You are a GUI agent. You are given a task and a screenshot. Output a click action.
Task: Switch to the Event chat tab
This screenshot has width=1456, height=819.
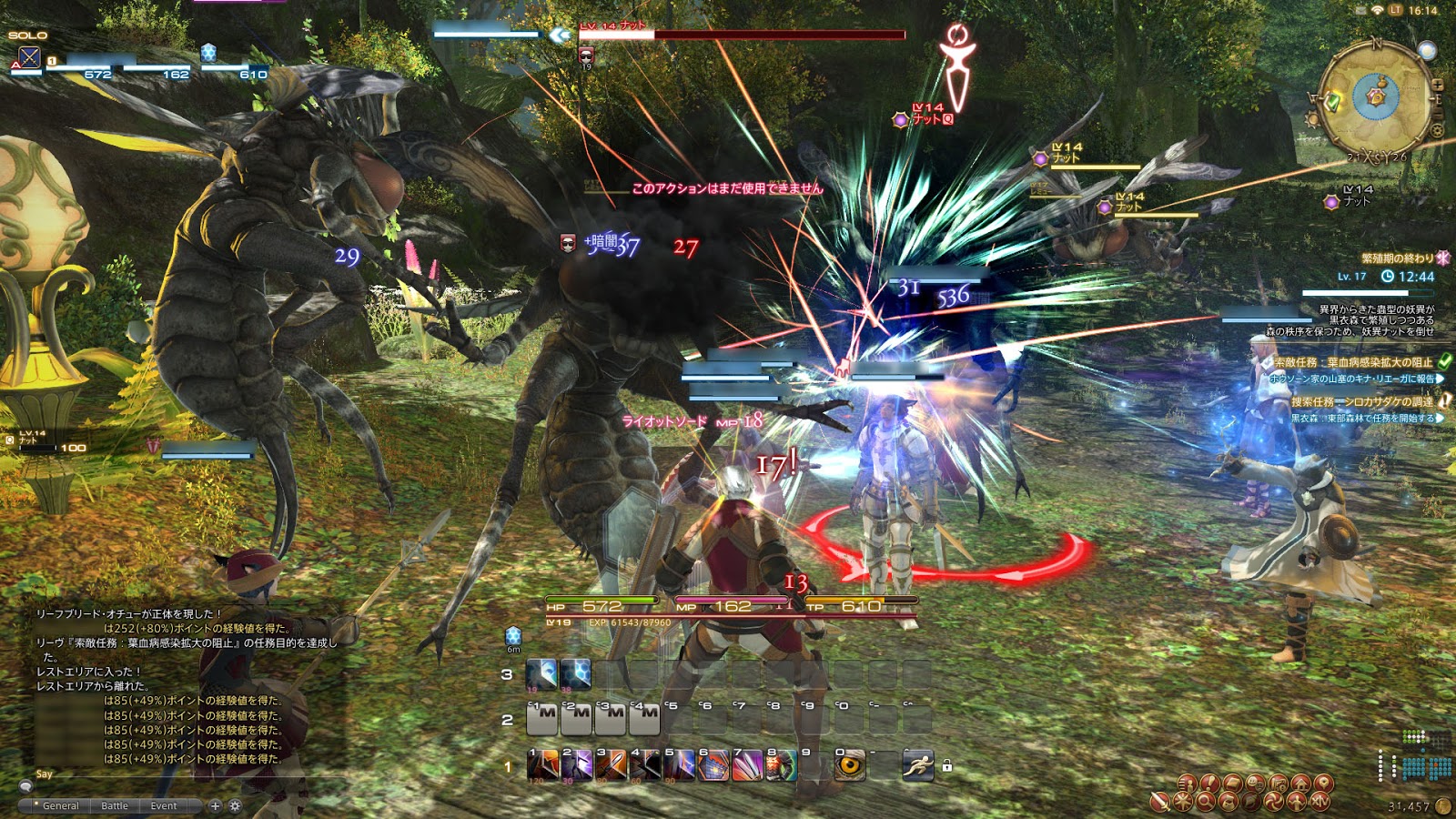click(x=164, y=806)
